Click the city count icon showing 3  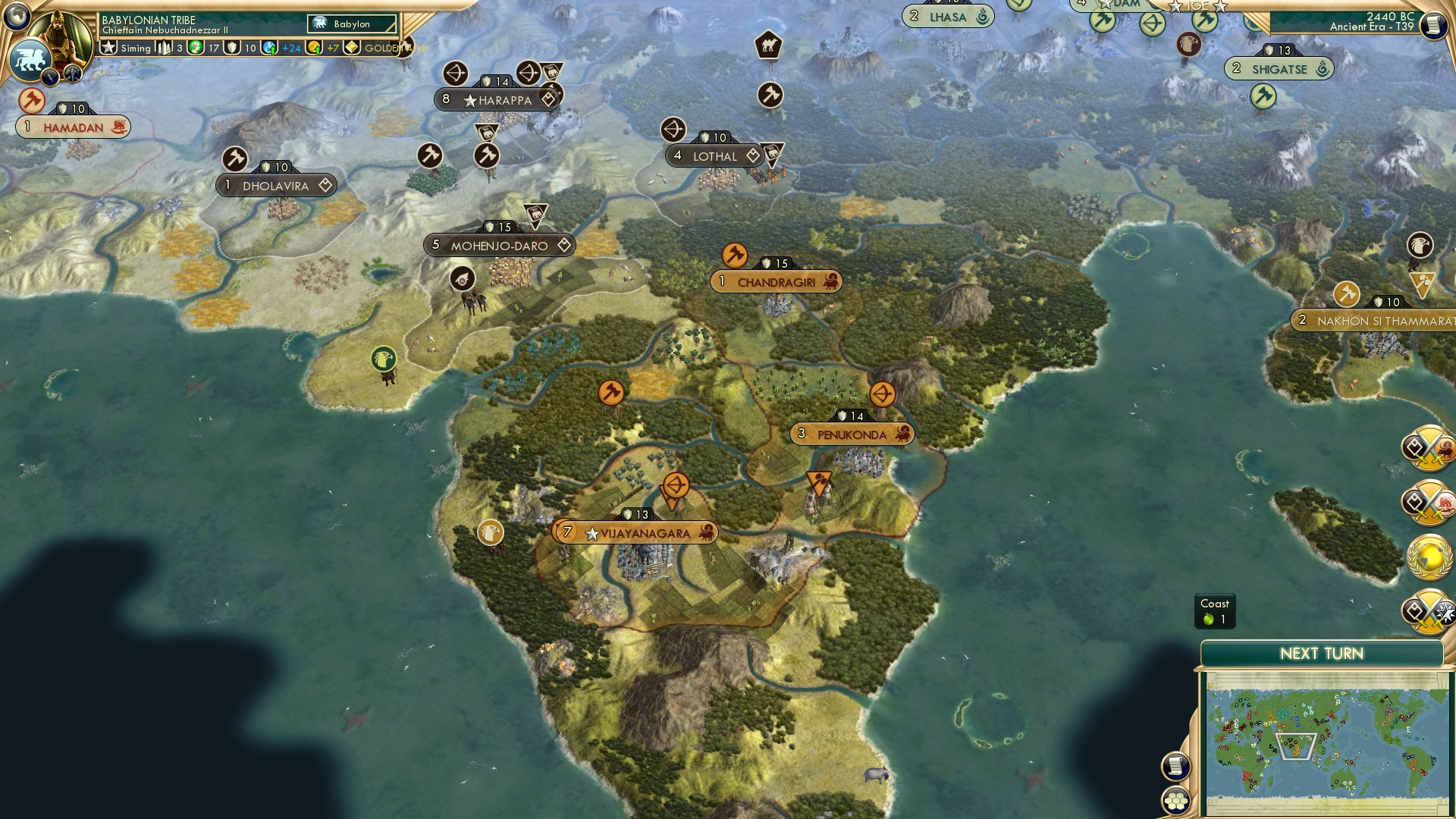click(163, 48)
